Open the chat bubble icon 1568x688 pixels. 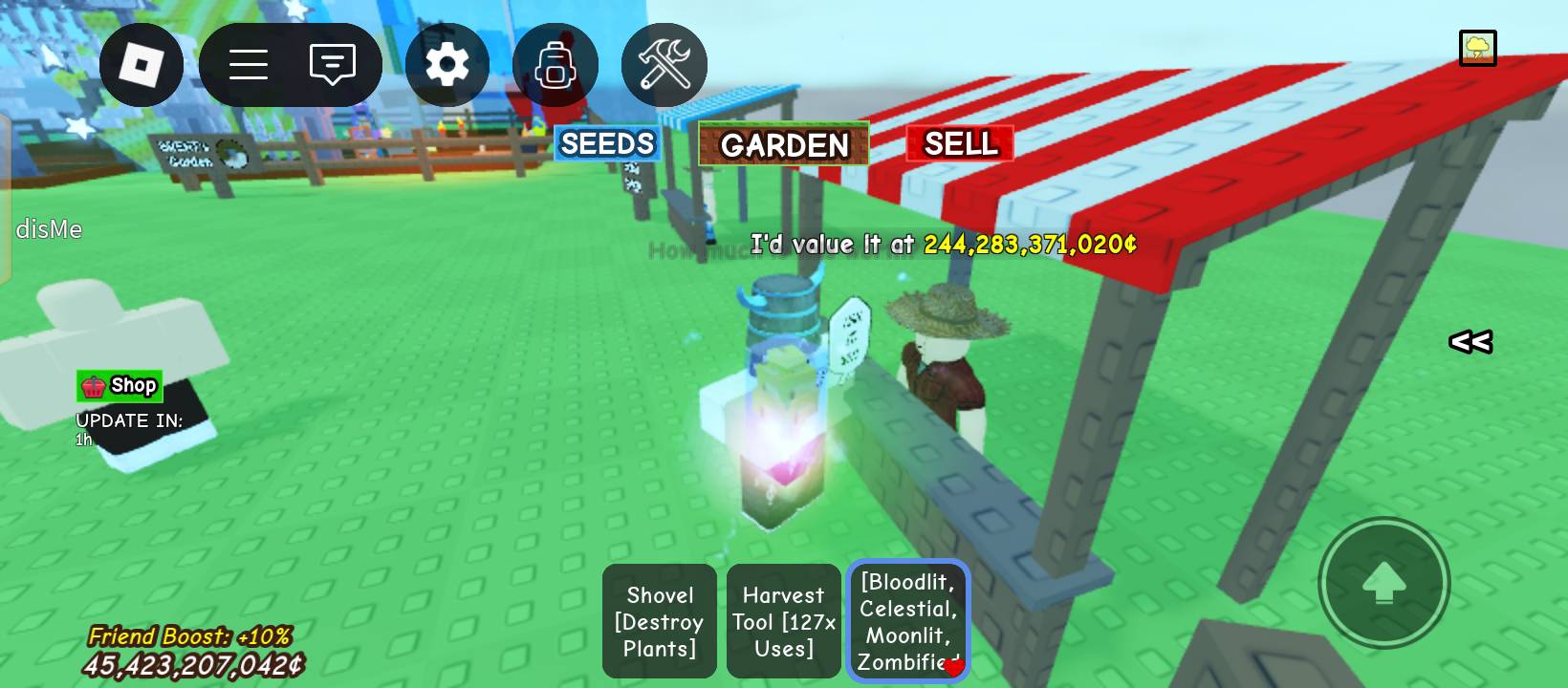click(332, 64)
